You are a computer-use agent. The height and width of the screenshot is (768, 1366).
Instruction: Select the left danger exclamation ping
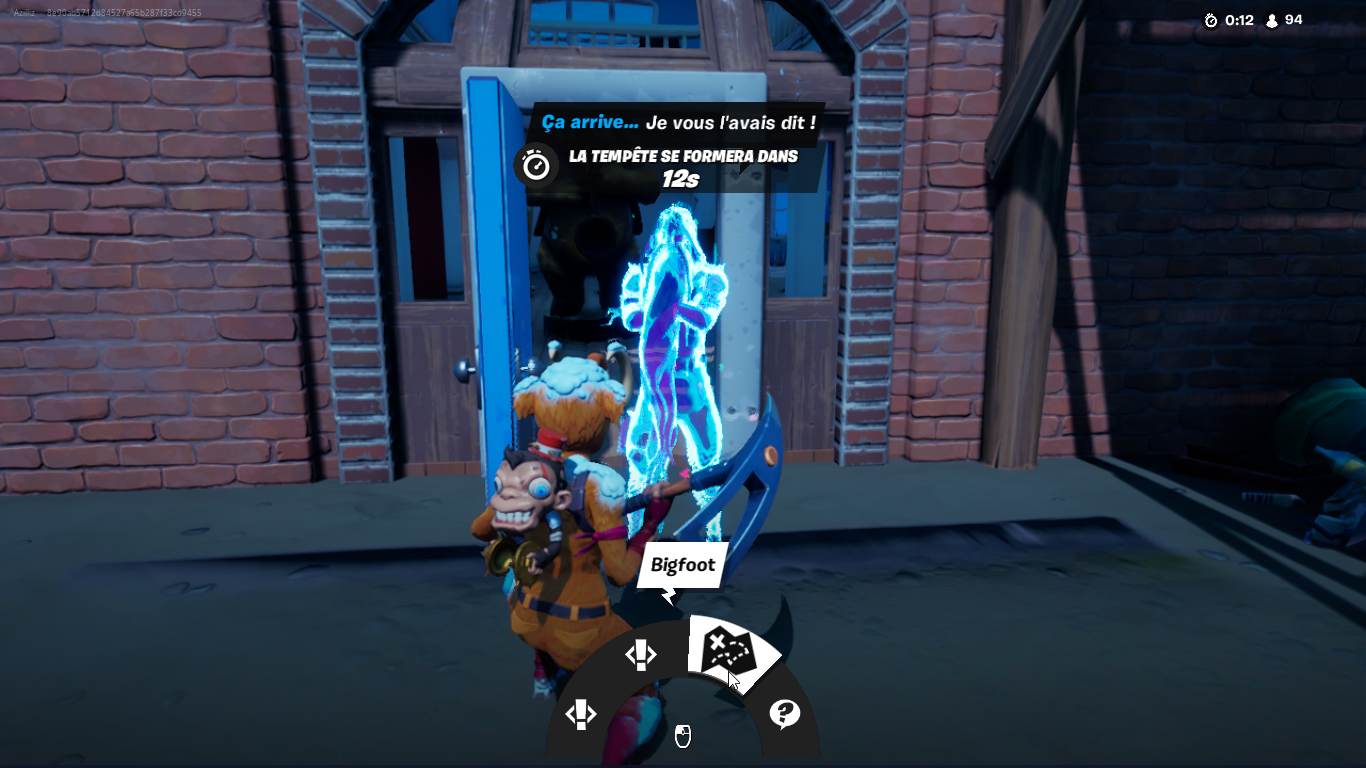click(x=581, y=716)
